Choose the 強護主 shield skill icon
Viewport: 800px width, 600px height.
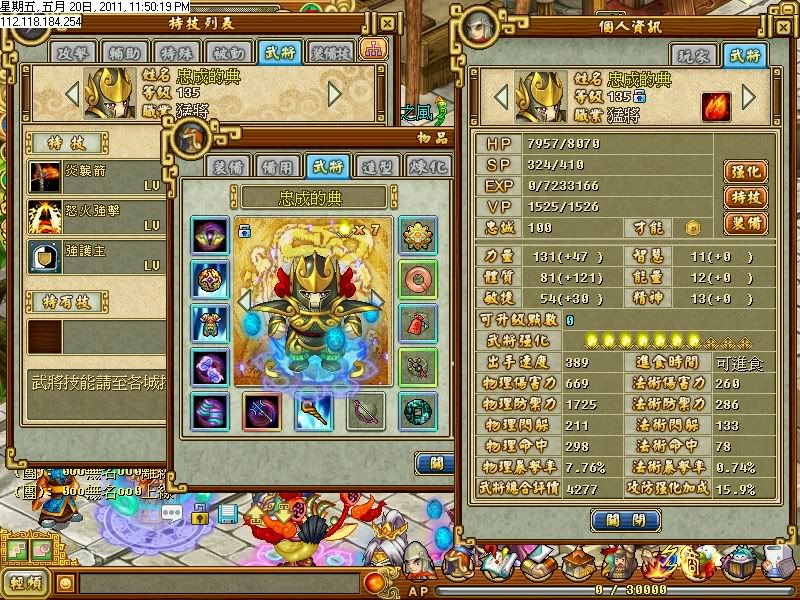(45, 255)
